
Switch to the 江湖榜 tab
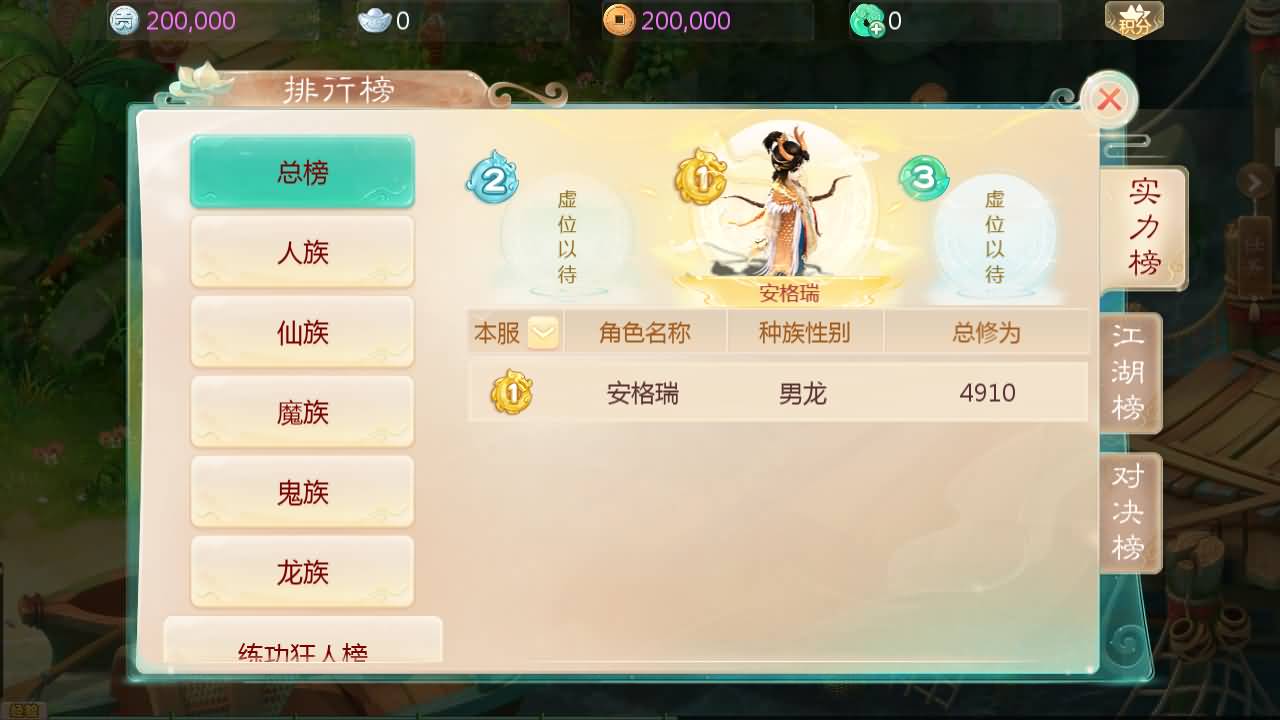click(x=1129, y=372)
